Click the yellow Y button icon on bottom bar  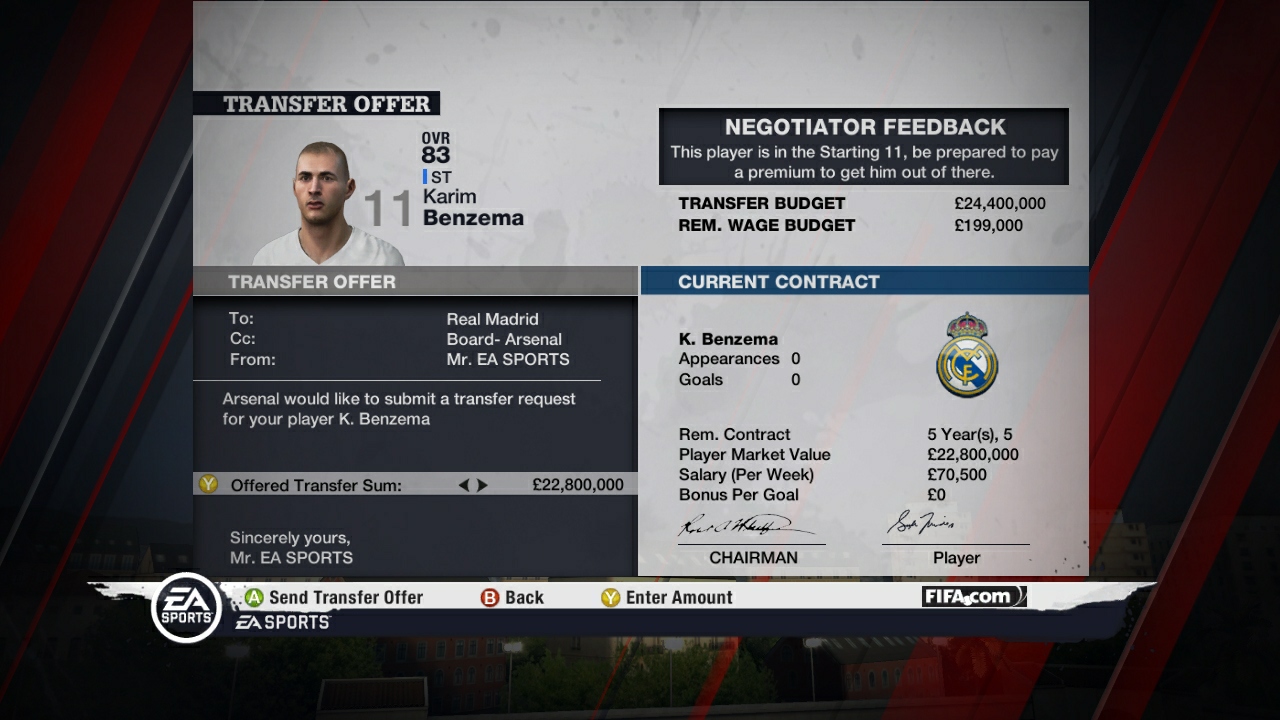click(609, 597)
